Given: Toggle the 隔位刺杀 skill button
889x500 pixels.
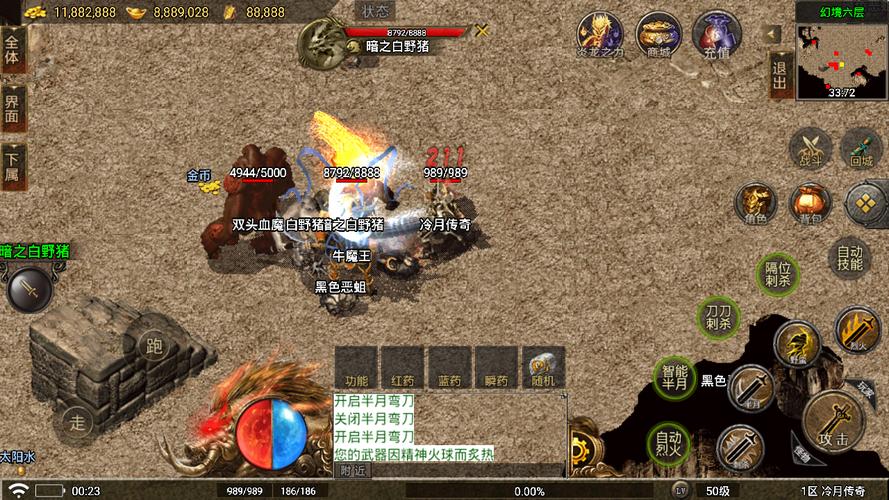Looking at the screenshot, I should (778, 273).
